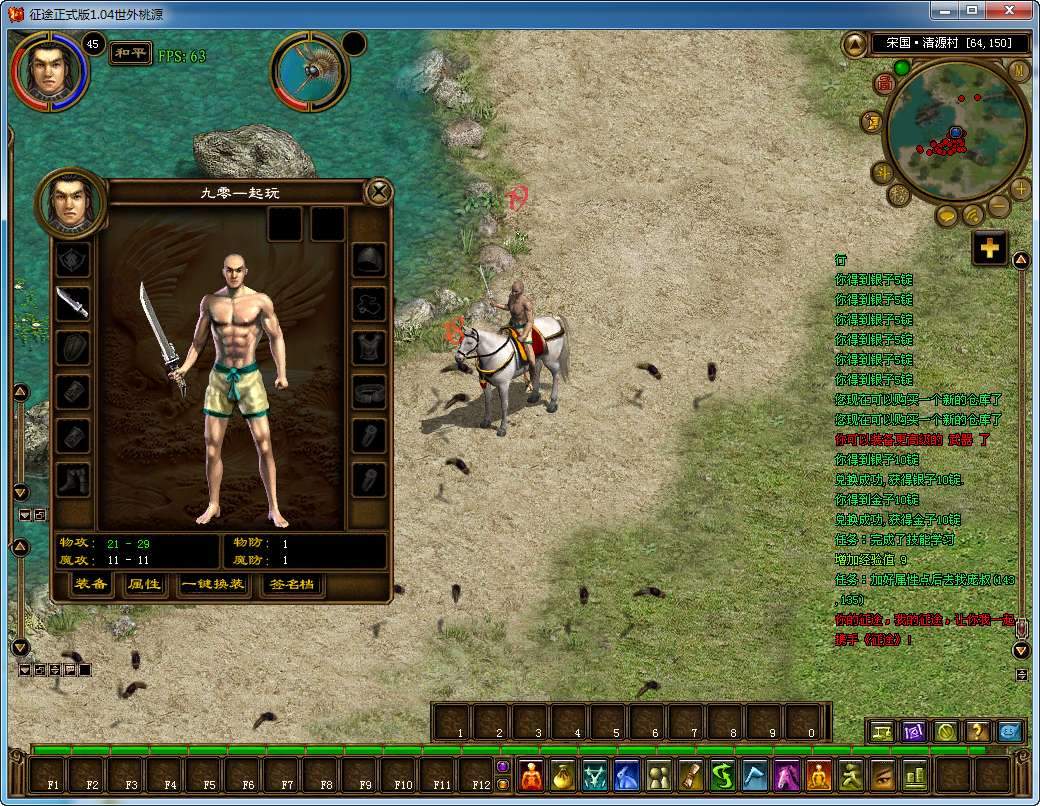Image resolution: width=1040 pixels, height=806 pixels.
Task: Toggle the 和平 peace mode button
Action: [x=130, y=53]
